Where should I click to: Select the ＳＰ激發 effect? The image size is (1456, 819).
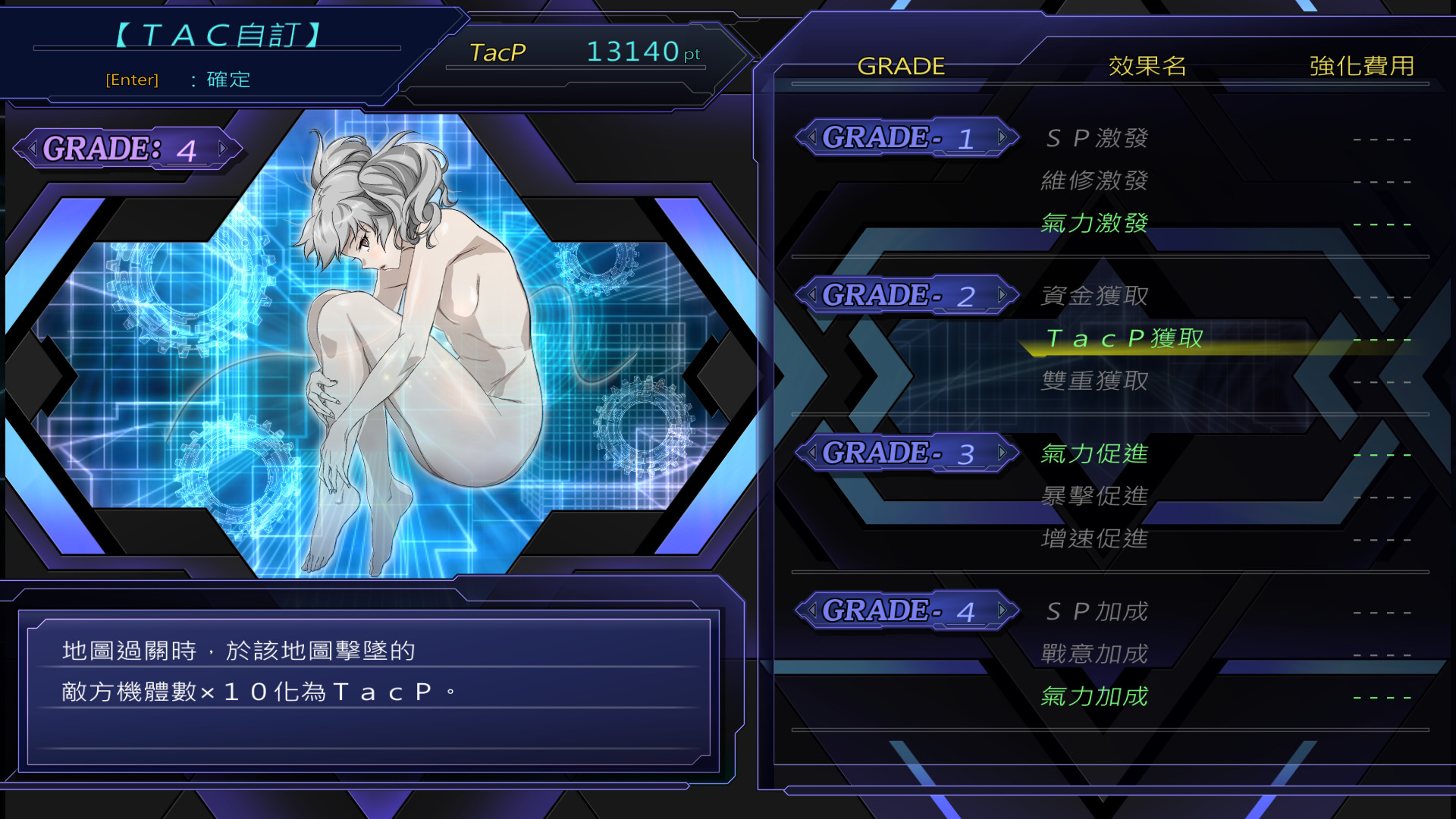[x=1097, y=138]
